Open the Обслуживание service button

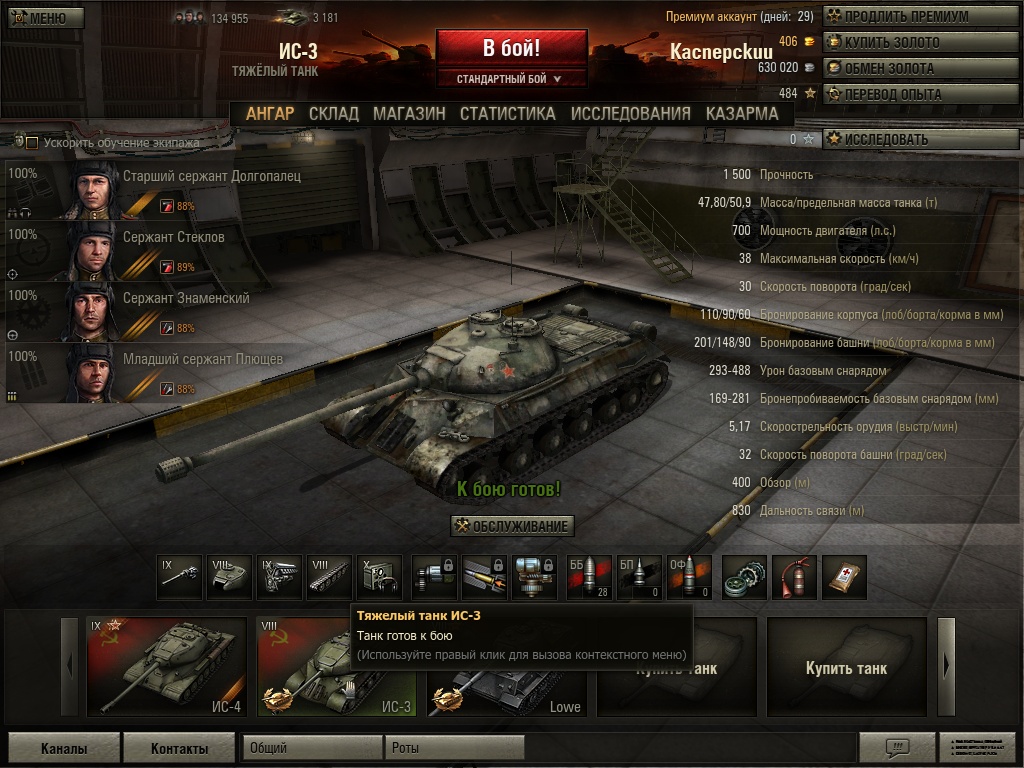pyautogui.click(x=512, y=526)
